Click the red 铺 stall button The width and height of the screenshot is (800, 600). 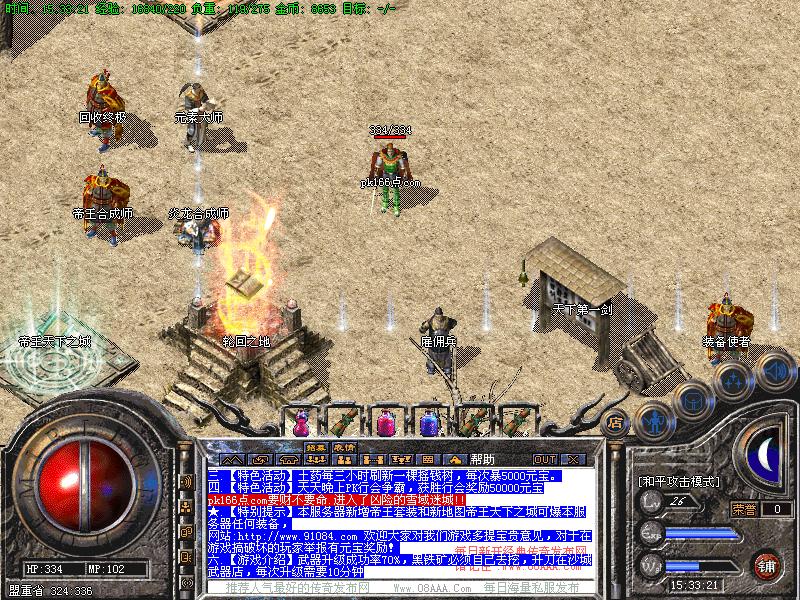[767, 565]
